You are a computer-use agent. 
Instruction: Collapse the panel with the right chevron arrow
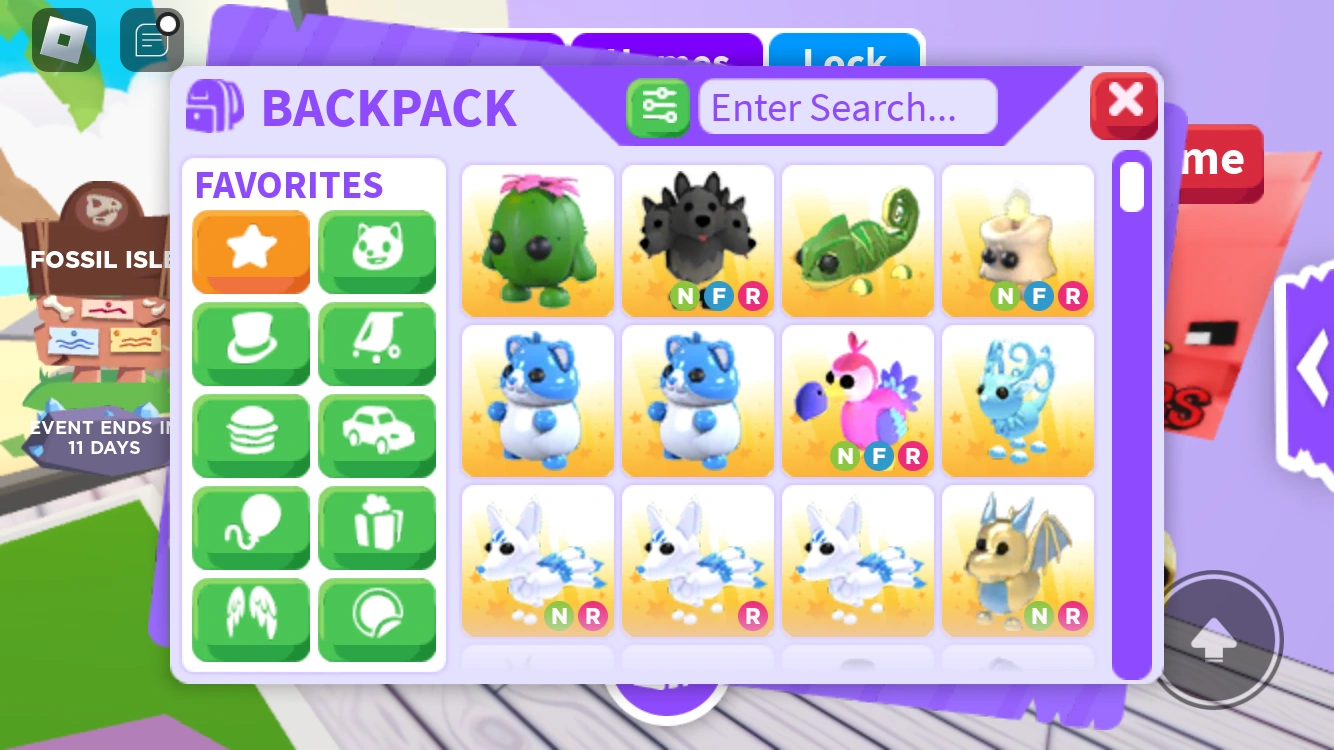pos(1313,368)
